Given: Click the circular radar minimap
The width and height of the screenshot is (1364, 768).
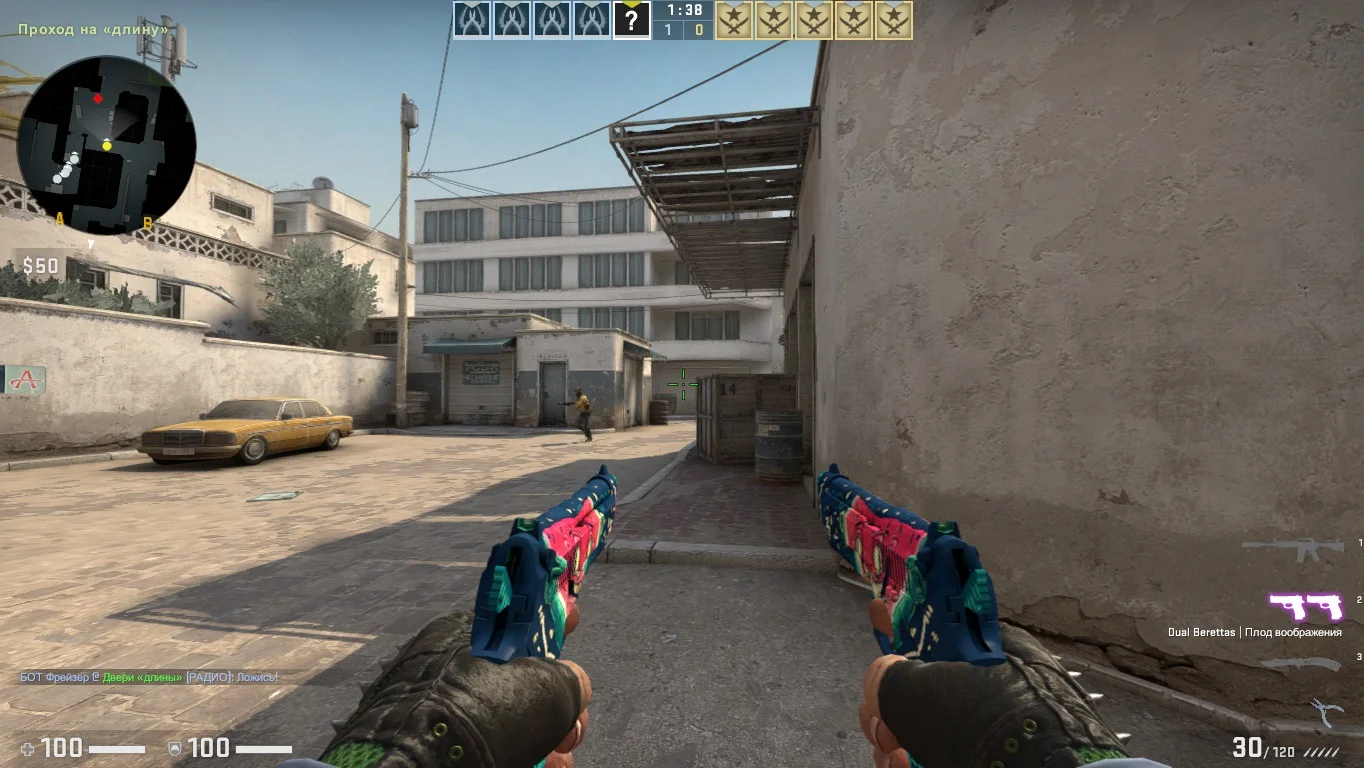Looking at the screenshot, I should 106,145.
